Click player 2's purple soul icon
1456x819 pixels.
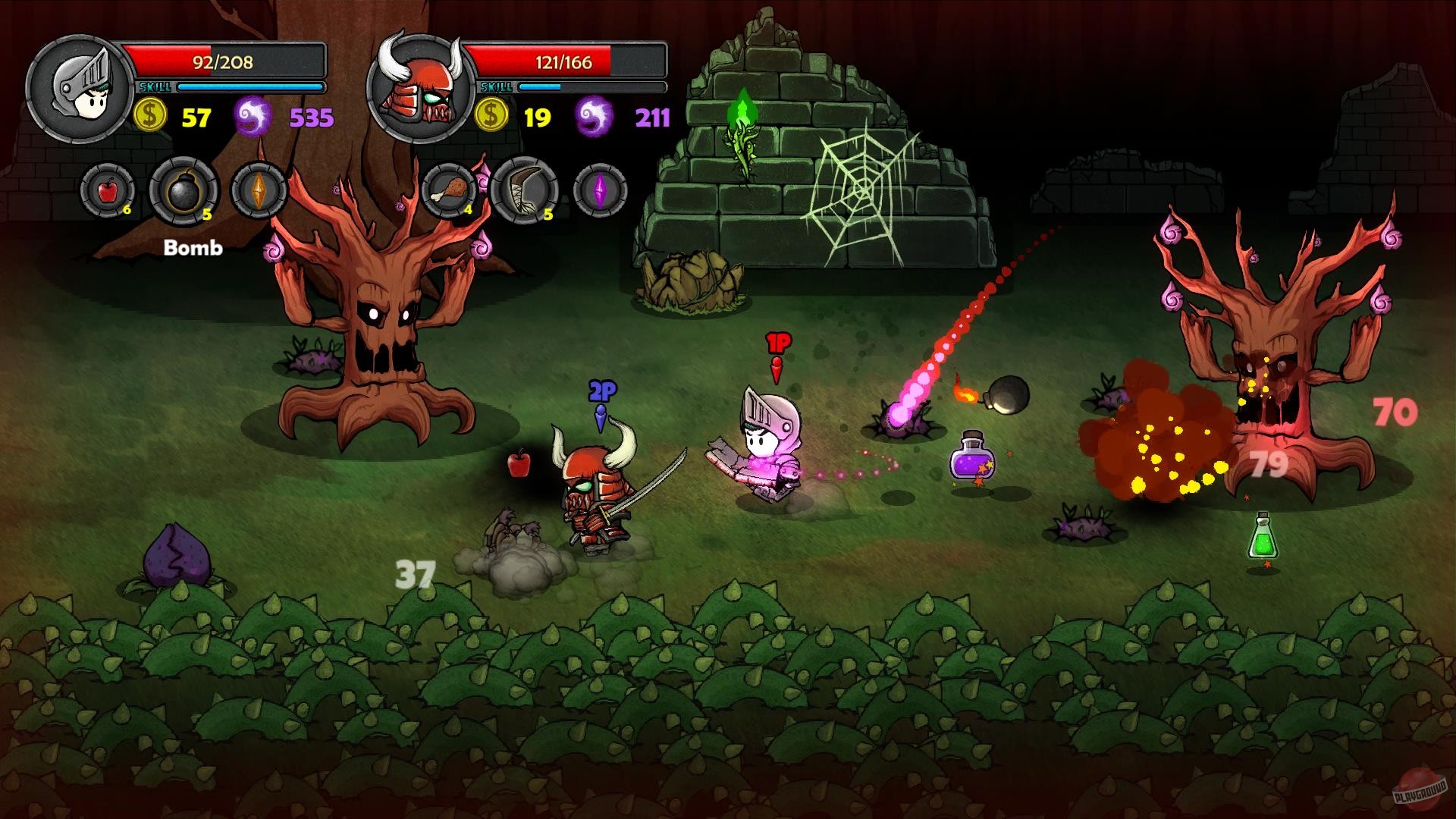pyautogui.click(x=596, y=115)
